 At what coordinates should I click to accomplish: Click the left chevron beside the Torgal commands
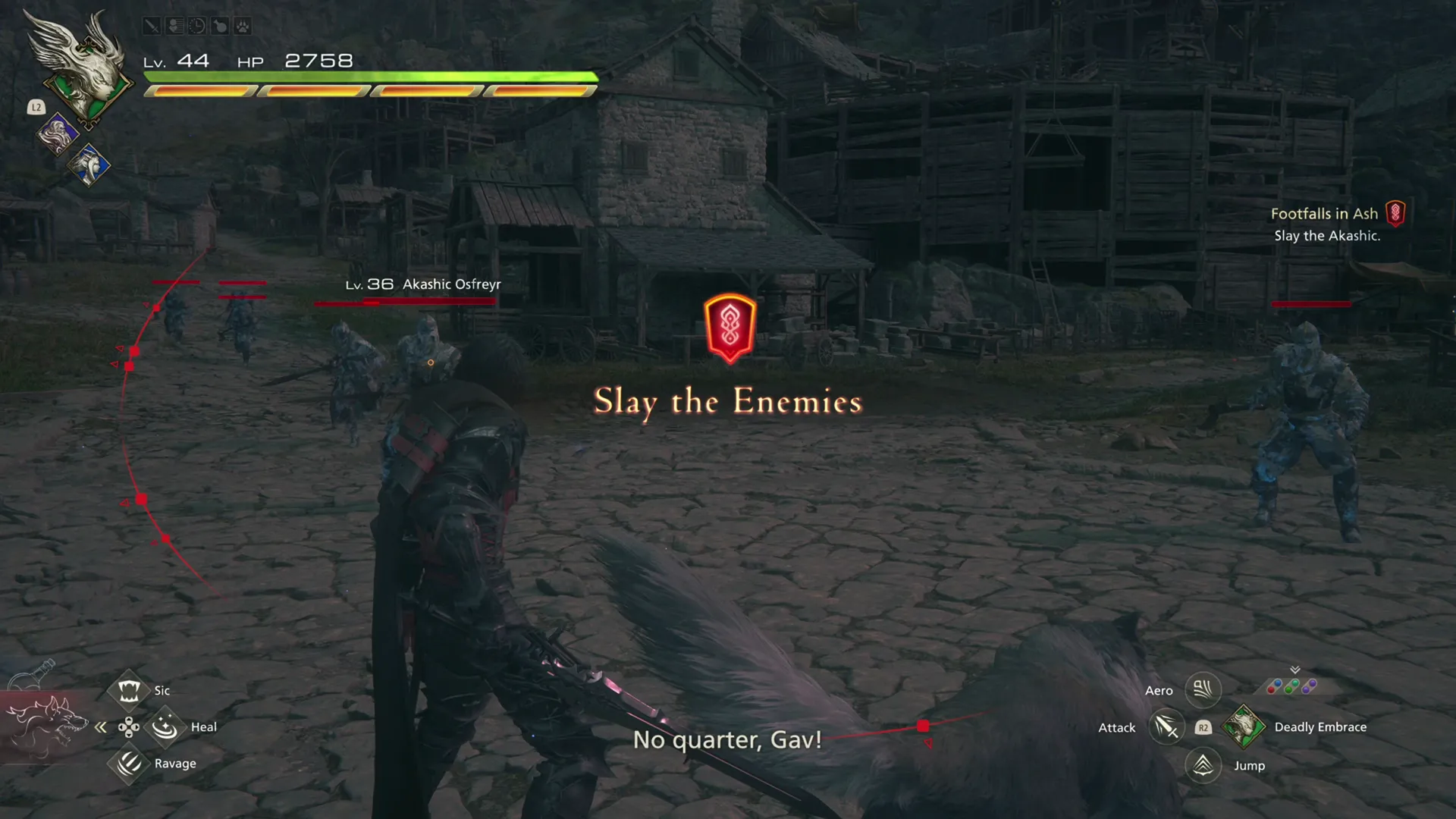click(x=101, y=726)
